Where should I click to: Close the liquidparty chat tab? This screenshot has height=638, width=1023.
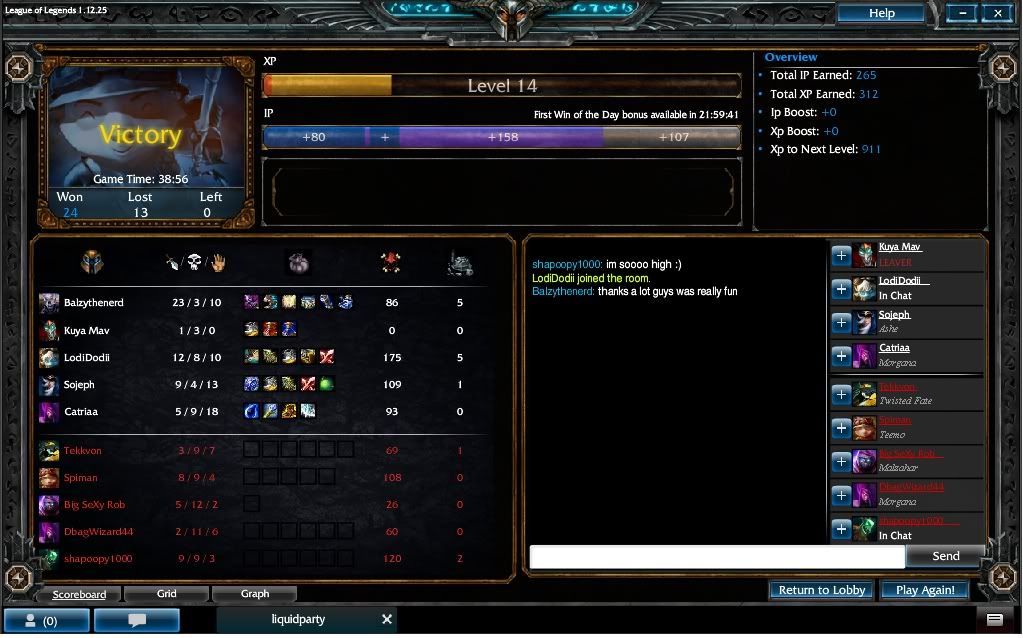tap(387, 620)
